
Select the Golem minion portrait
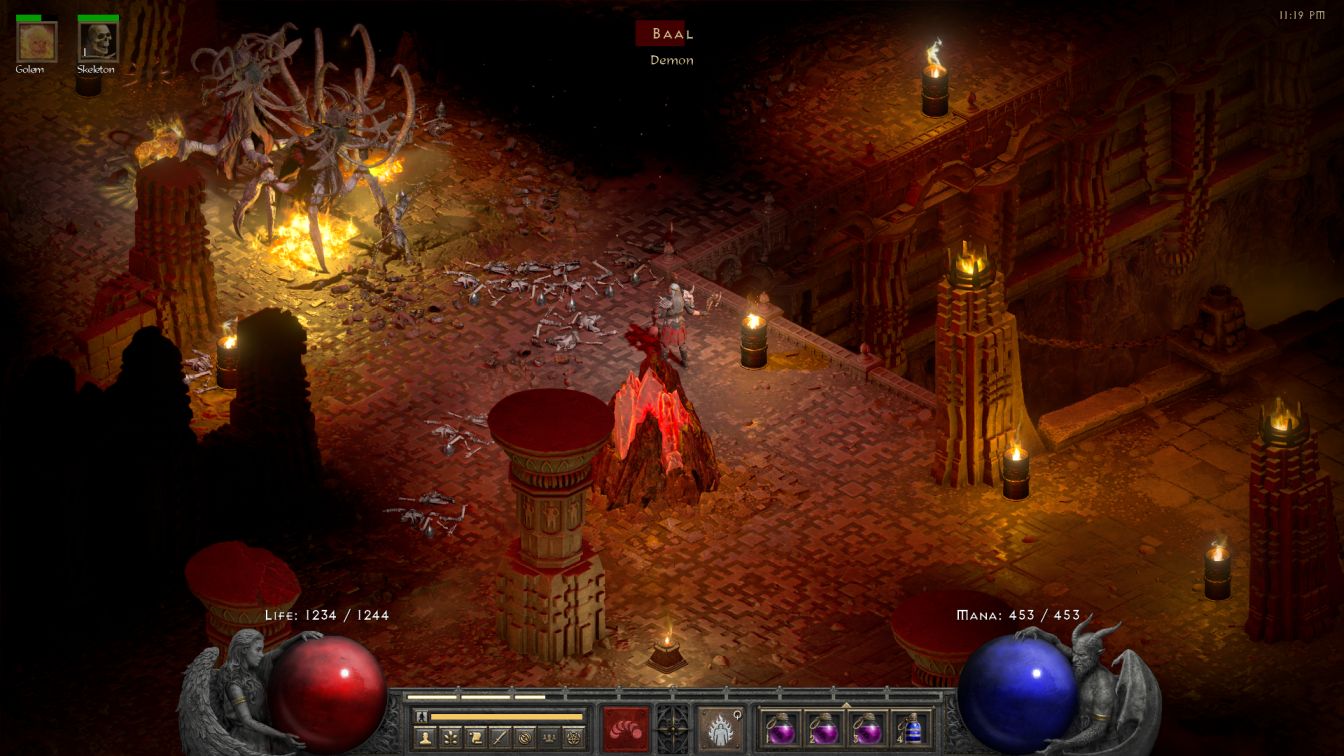(x=36, y=41)
